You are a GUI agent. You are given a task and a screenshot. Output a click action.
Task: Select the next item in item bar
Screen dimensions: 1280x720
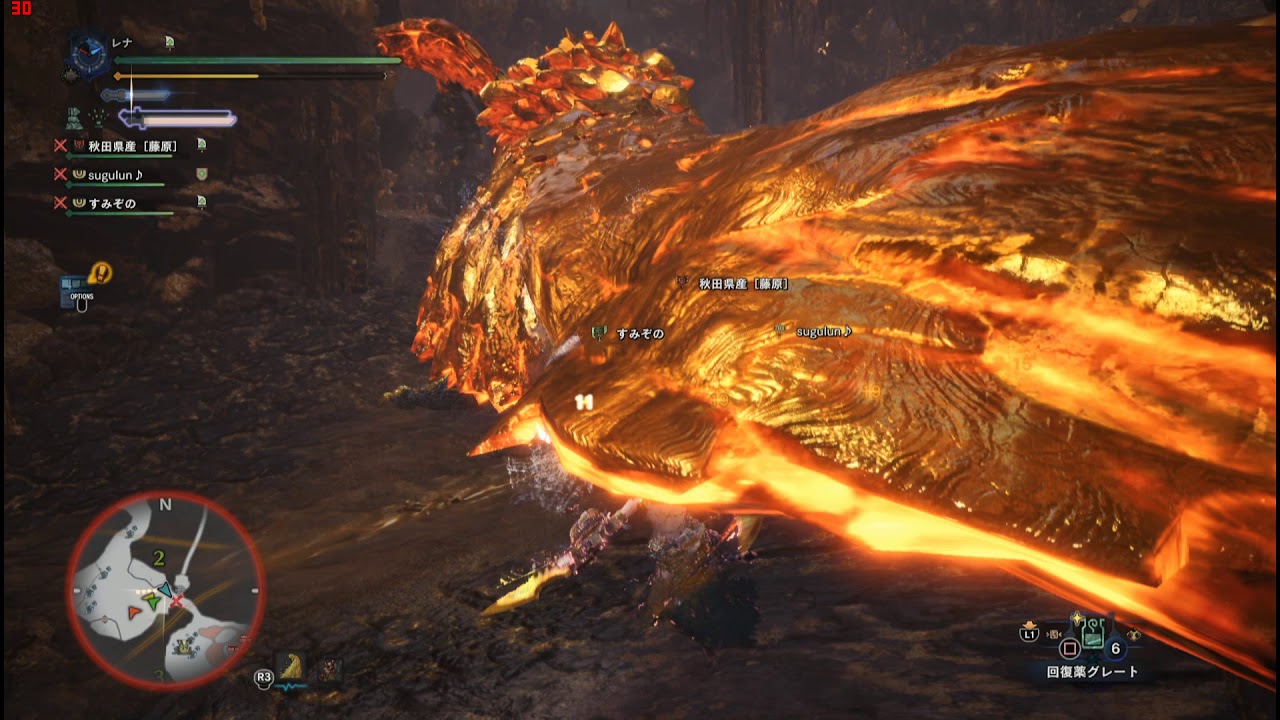pyautogui.click(x=1132, y=636)
